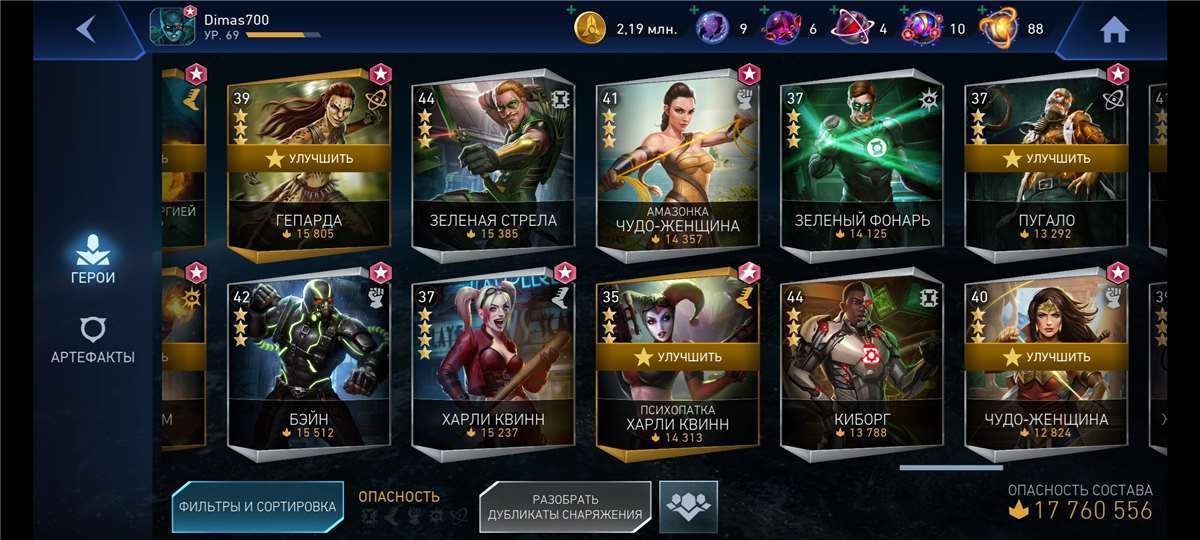Upgrade Гепарда with Улучшить button
Image resolution: width=1200 pixels, height=540 pixels.
click(x=308, y=158)
